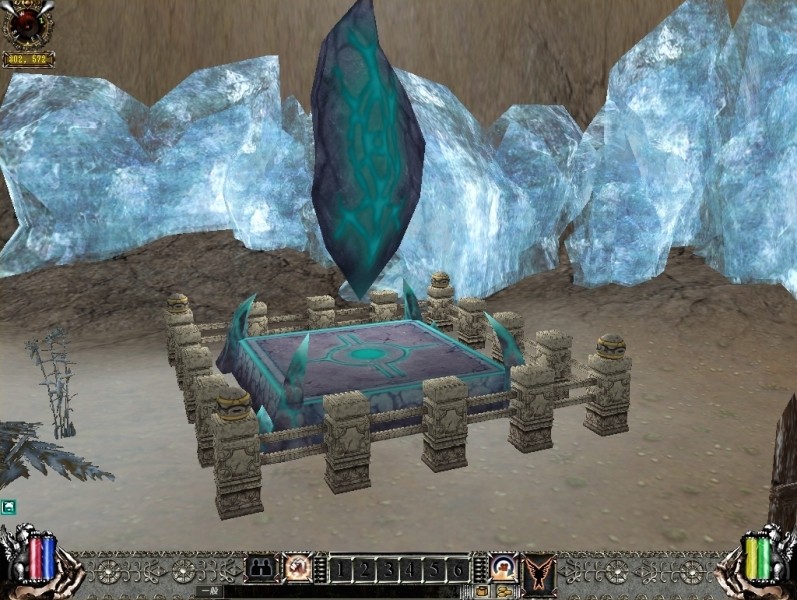Select hotbar slot 1
This screenshot has height=600, width=797.
(x=339, y=570)
